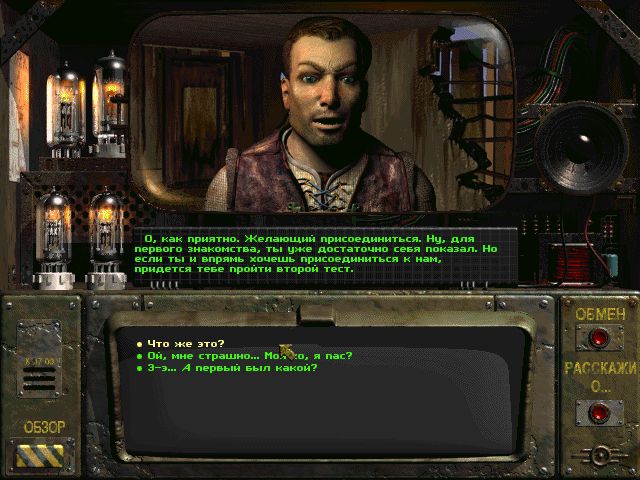
Task: Activate the red РАССКАЖИ О... button
Action: coord(599,410)
